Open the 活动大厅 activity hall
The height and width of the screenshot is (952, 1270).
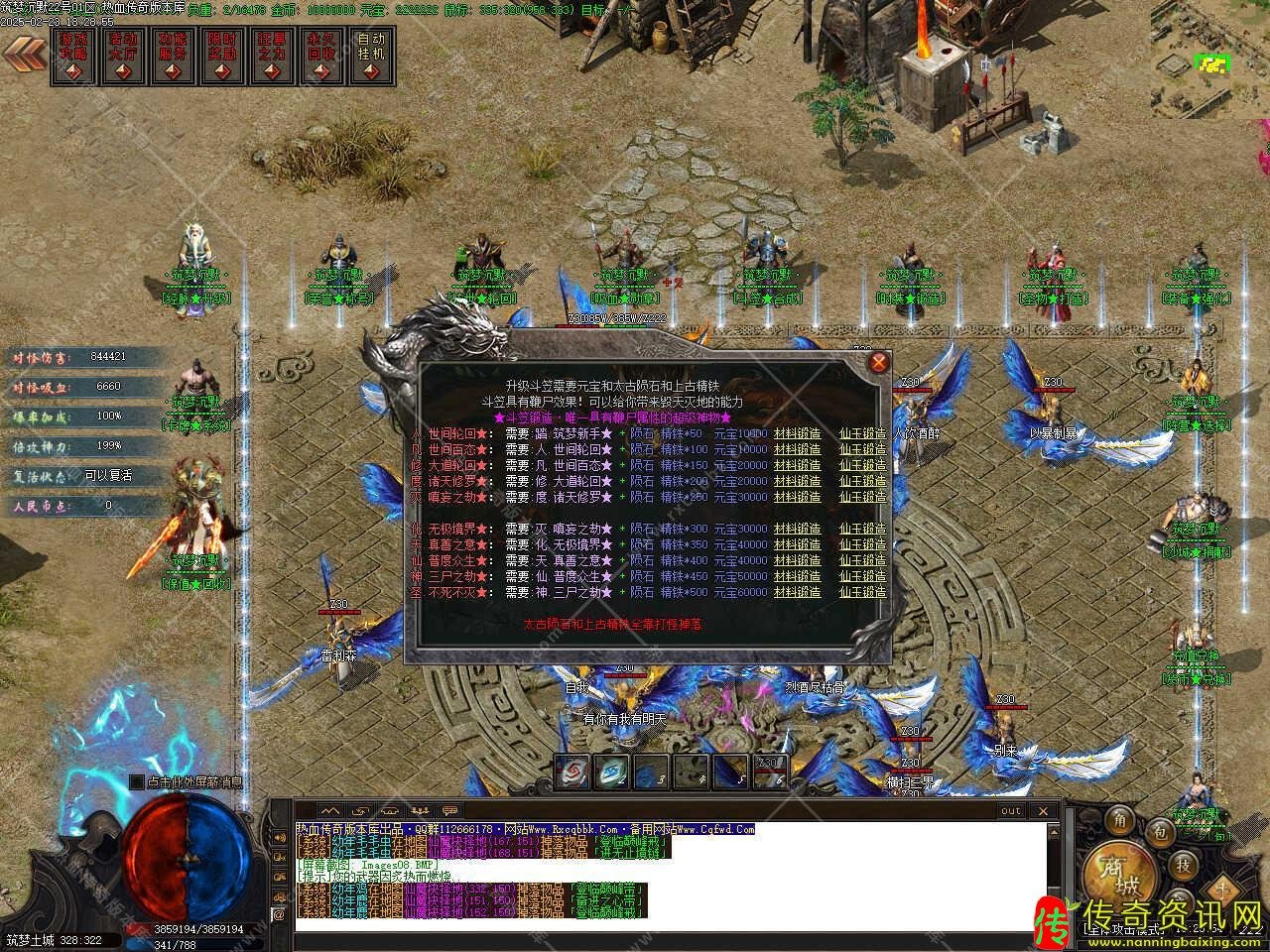(x=123, y=58)
